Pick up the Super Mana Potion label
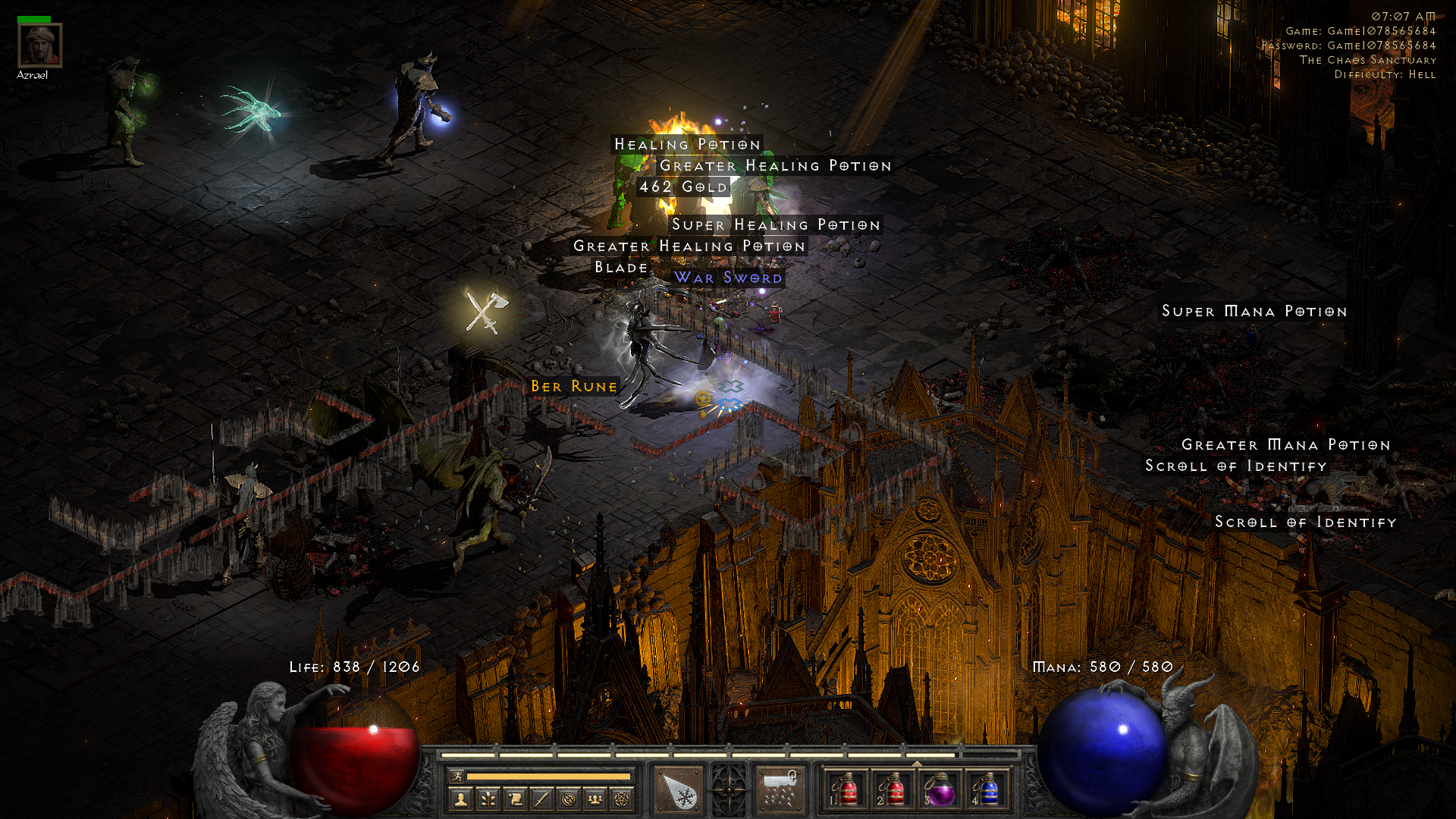 tap(1254, 312)
